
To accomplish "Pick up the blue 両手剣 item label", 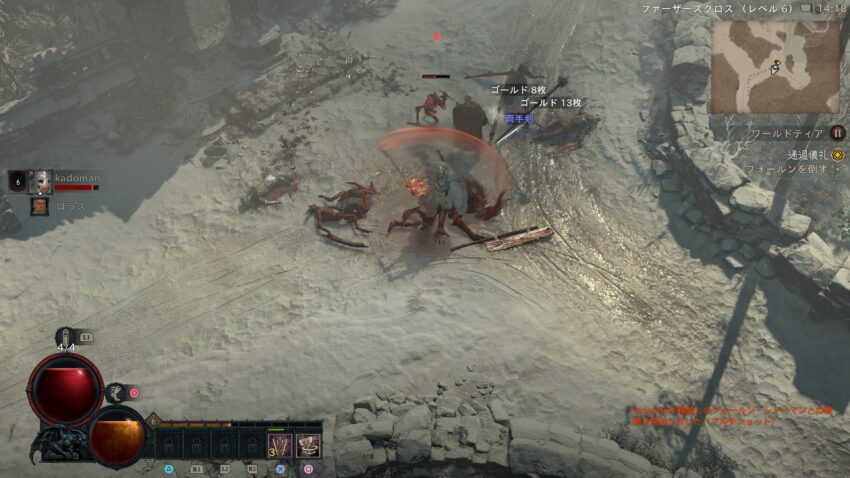I will [520, 118].
